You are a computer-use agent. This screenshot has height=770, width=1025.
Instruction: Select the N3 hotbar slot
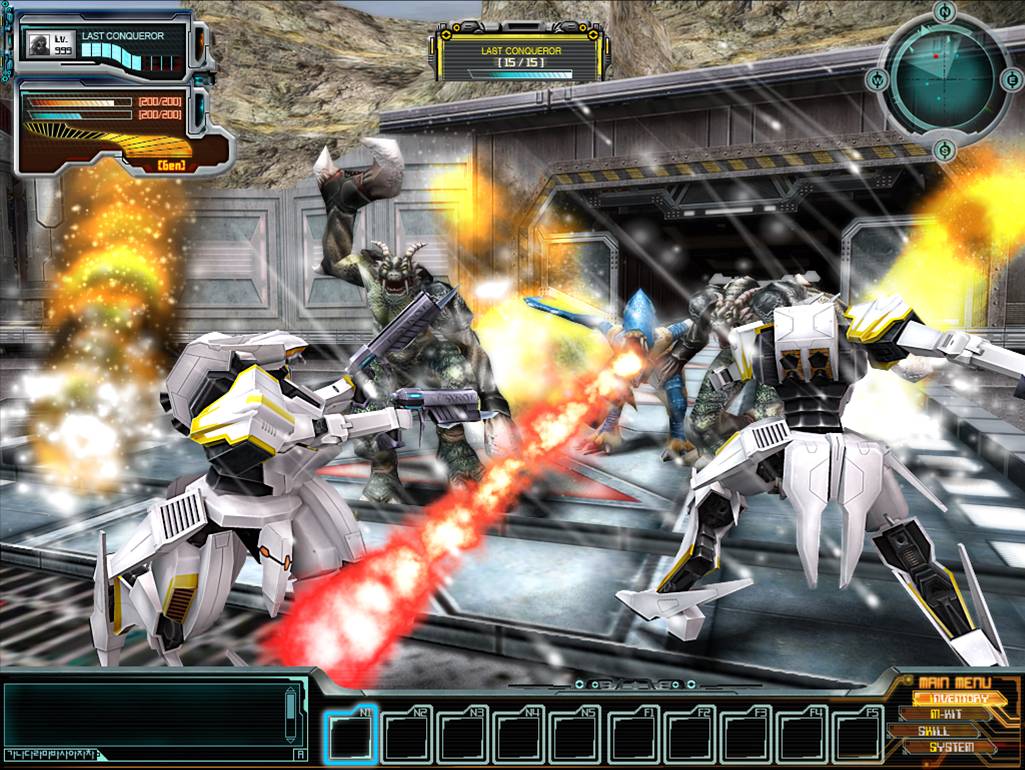coord(464,738)
